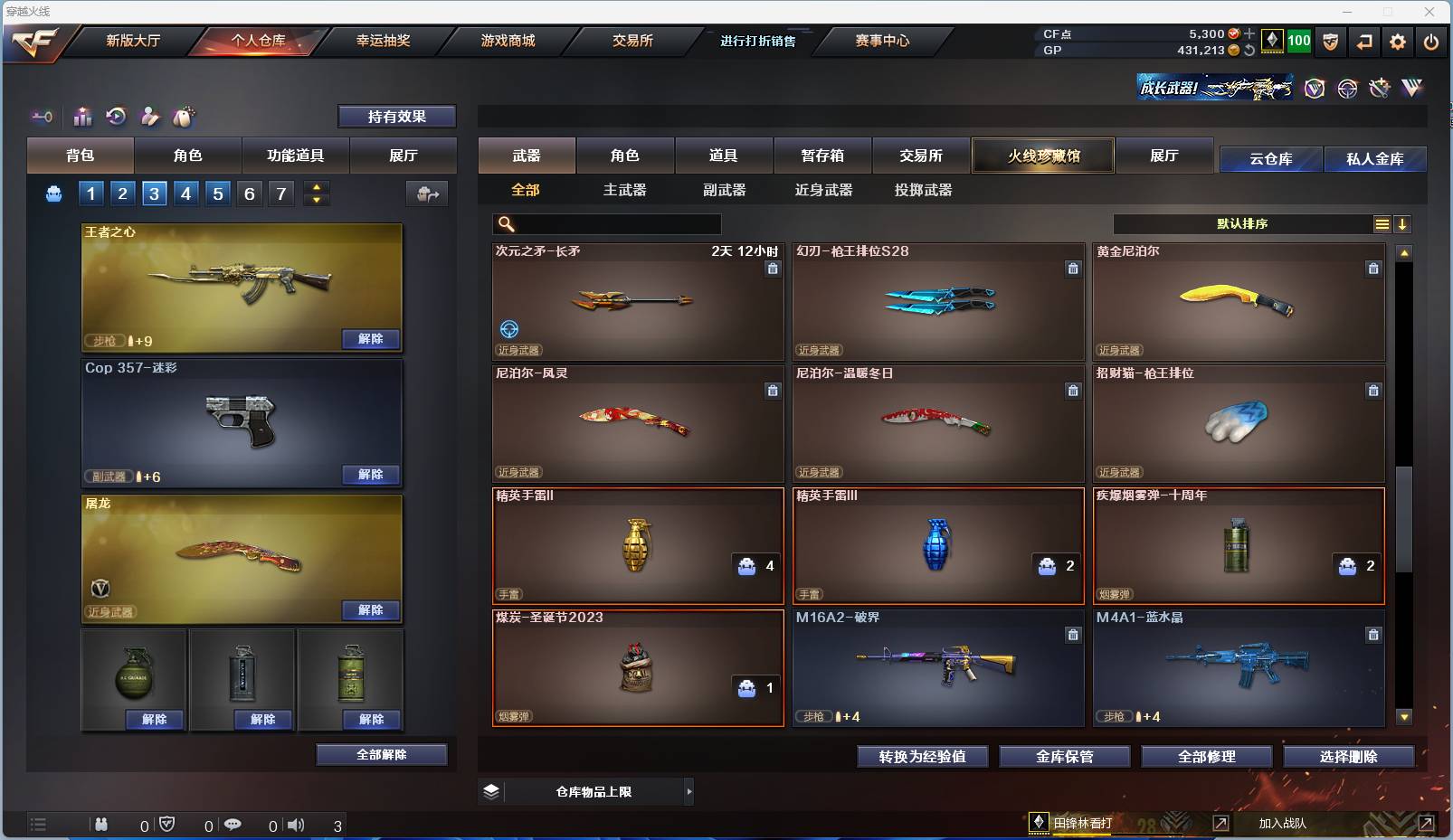1453x840 pixels.
Task: Select the character profile icon in left toolbar
Action: point(150,117)
